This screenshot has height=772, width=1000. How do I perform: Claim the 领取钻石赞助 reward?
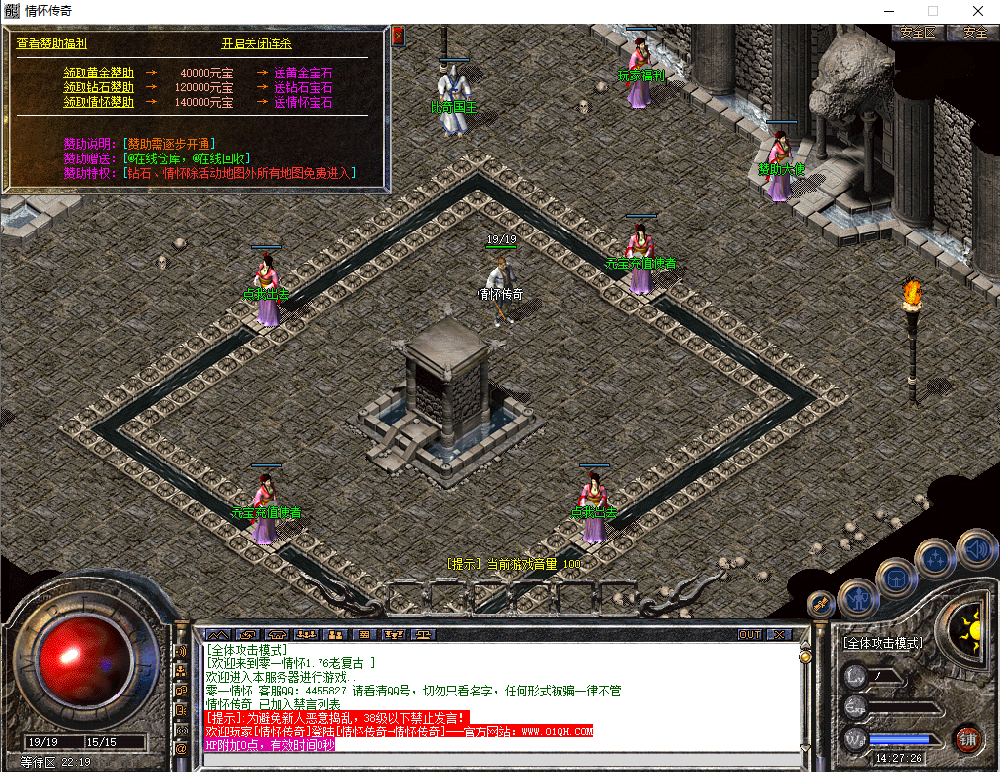point(98,88)
